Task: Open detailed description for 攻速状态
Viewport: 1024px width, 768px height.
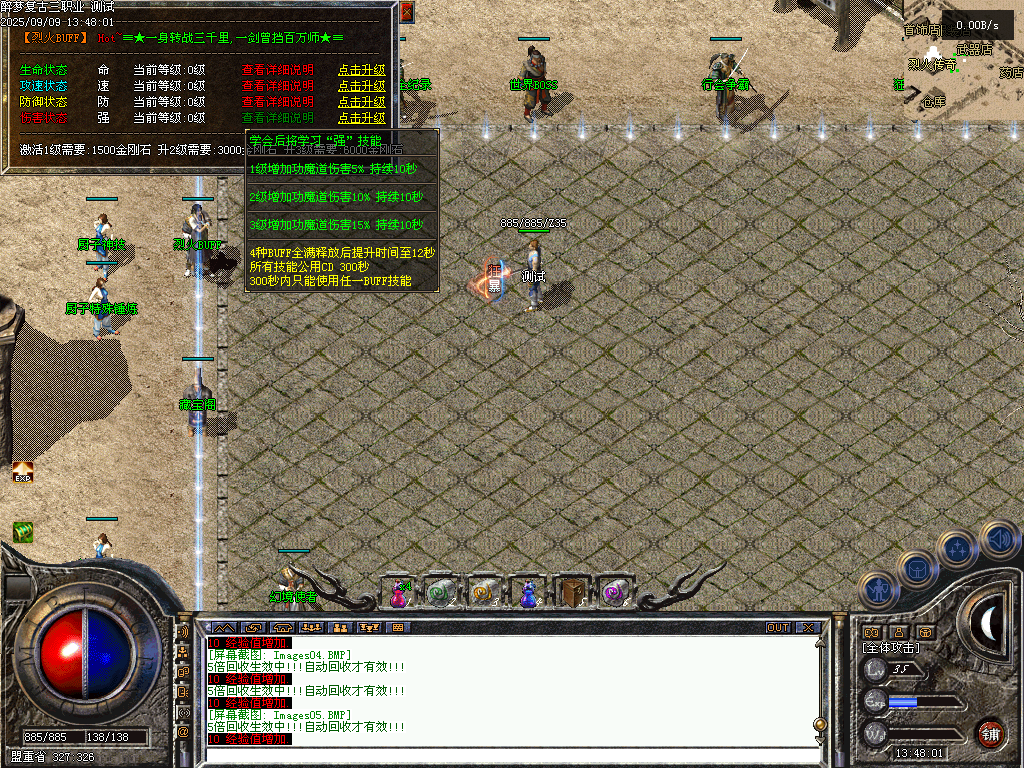Action: point(277,86)
